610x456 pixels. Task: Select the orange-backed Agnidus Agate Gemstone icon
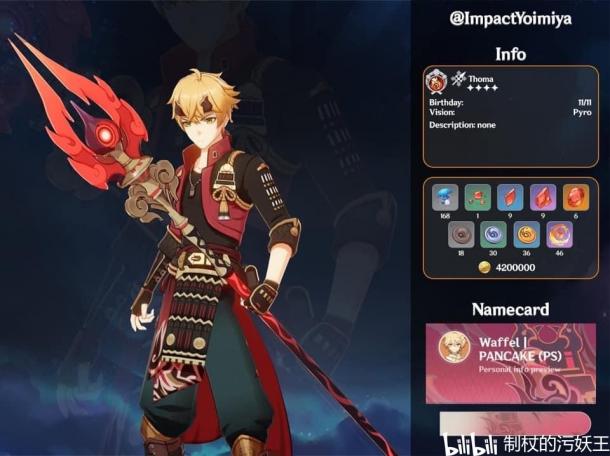click(576, 197)
